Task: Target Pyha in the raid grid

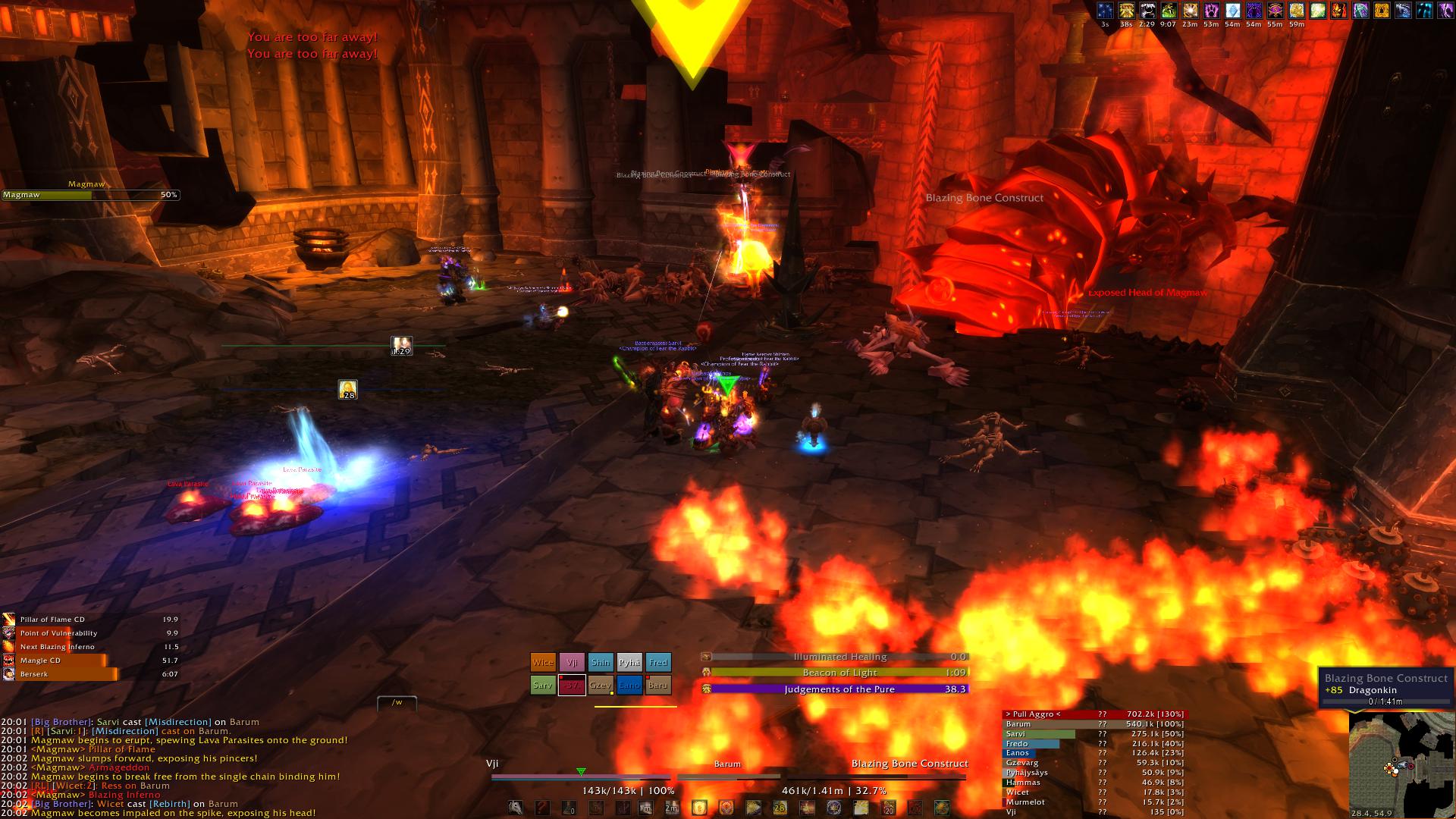Action: click(x=629, y=662)
